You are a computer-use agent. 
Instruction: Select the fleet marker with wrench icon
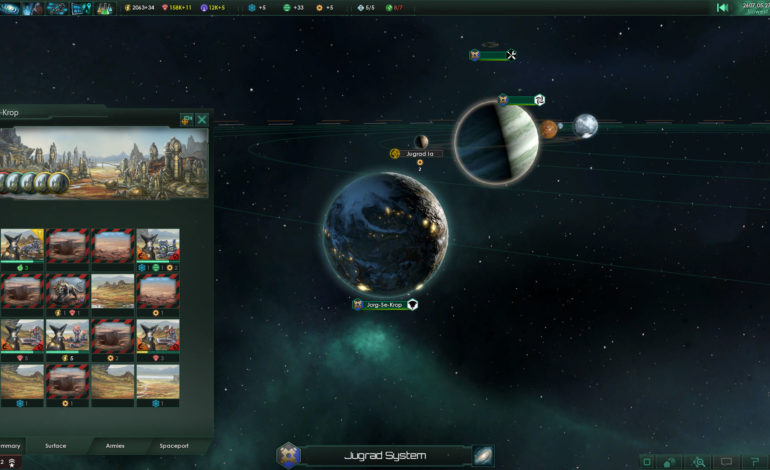[493, 55]
